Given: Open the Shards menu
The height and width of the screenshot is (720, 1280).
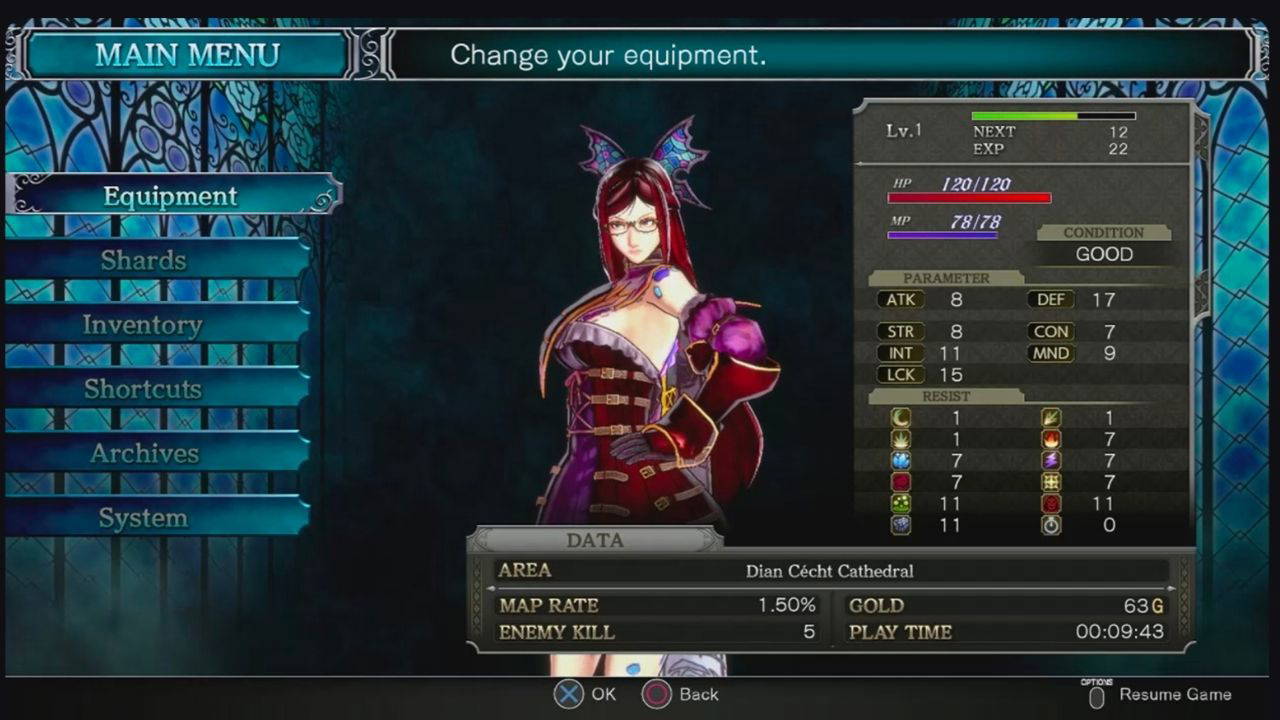Looking at the screenshot, I should [144, 261].
